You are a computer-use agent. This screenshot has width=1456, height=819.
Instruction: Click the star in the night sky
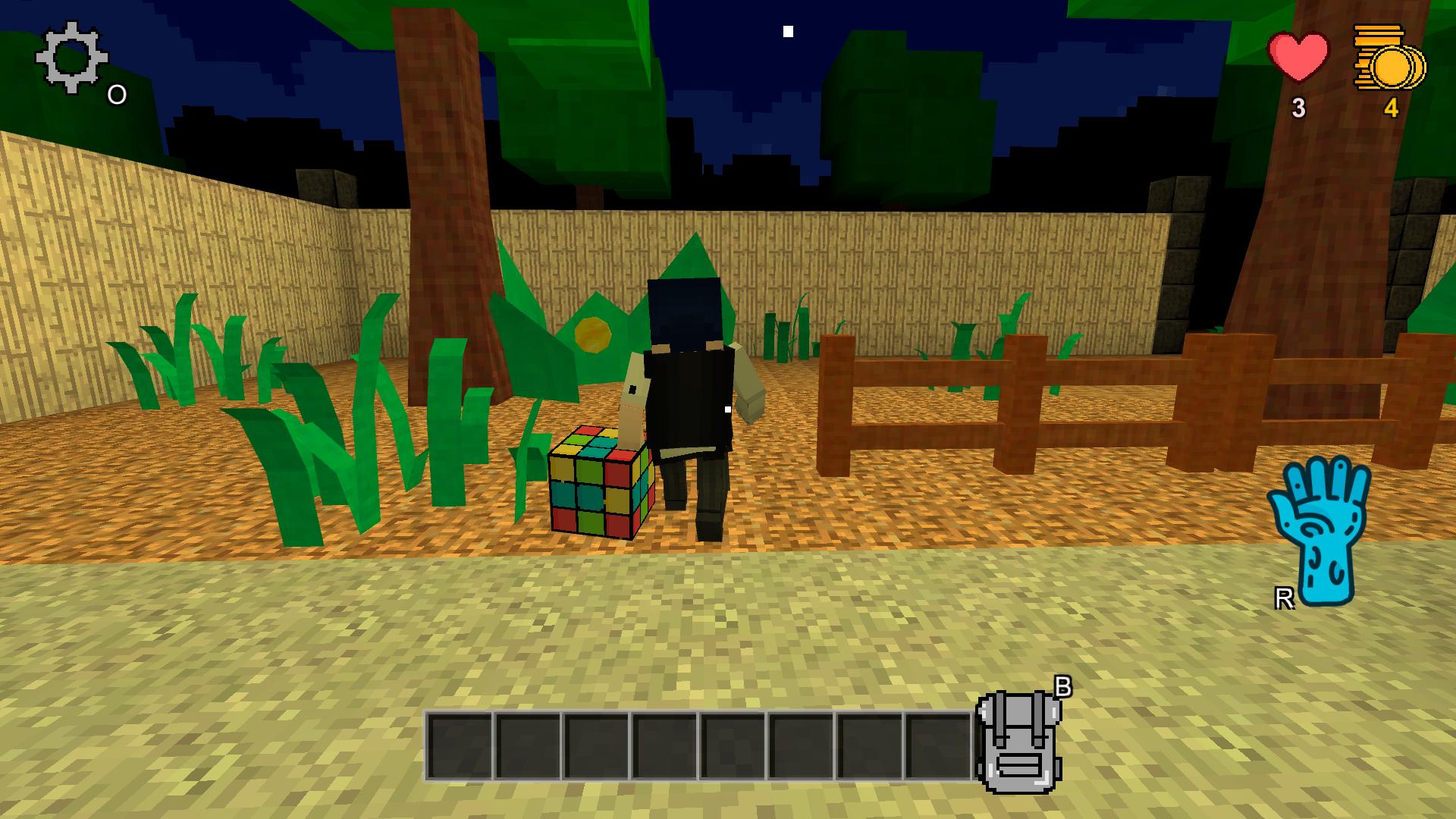tap(787, 30)
